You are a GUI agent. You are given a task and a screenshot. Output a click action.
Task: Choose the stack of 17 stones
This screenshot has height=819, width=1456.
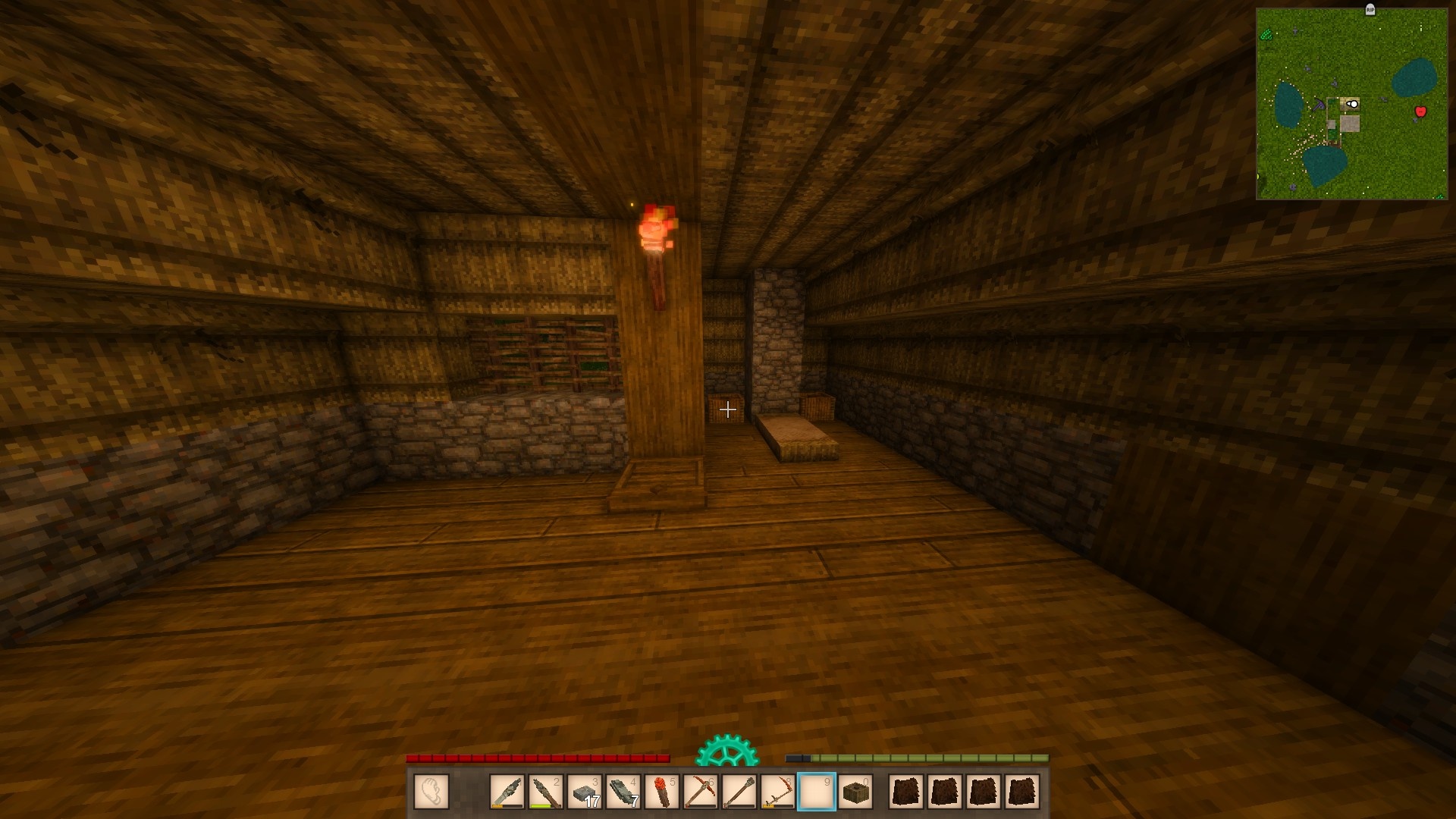click(585, 792)
